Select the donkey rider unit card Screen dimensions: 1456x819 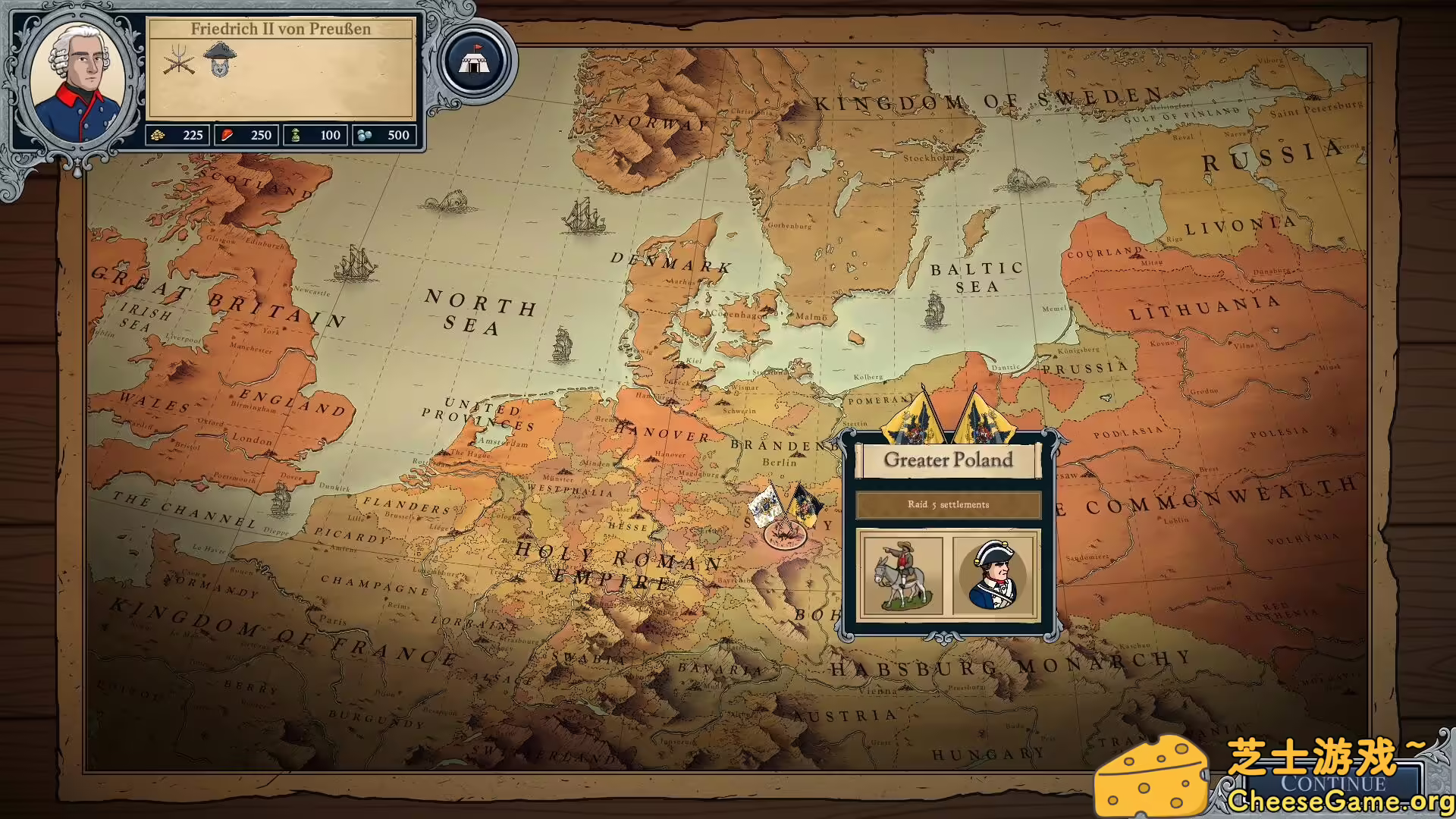point(902,575)
